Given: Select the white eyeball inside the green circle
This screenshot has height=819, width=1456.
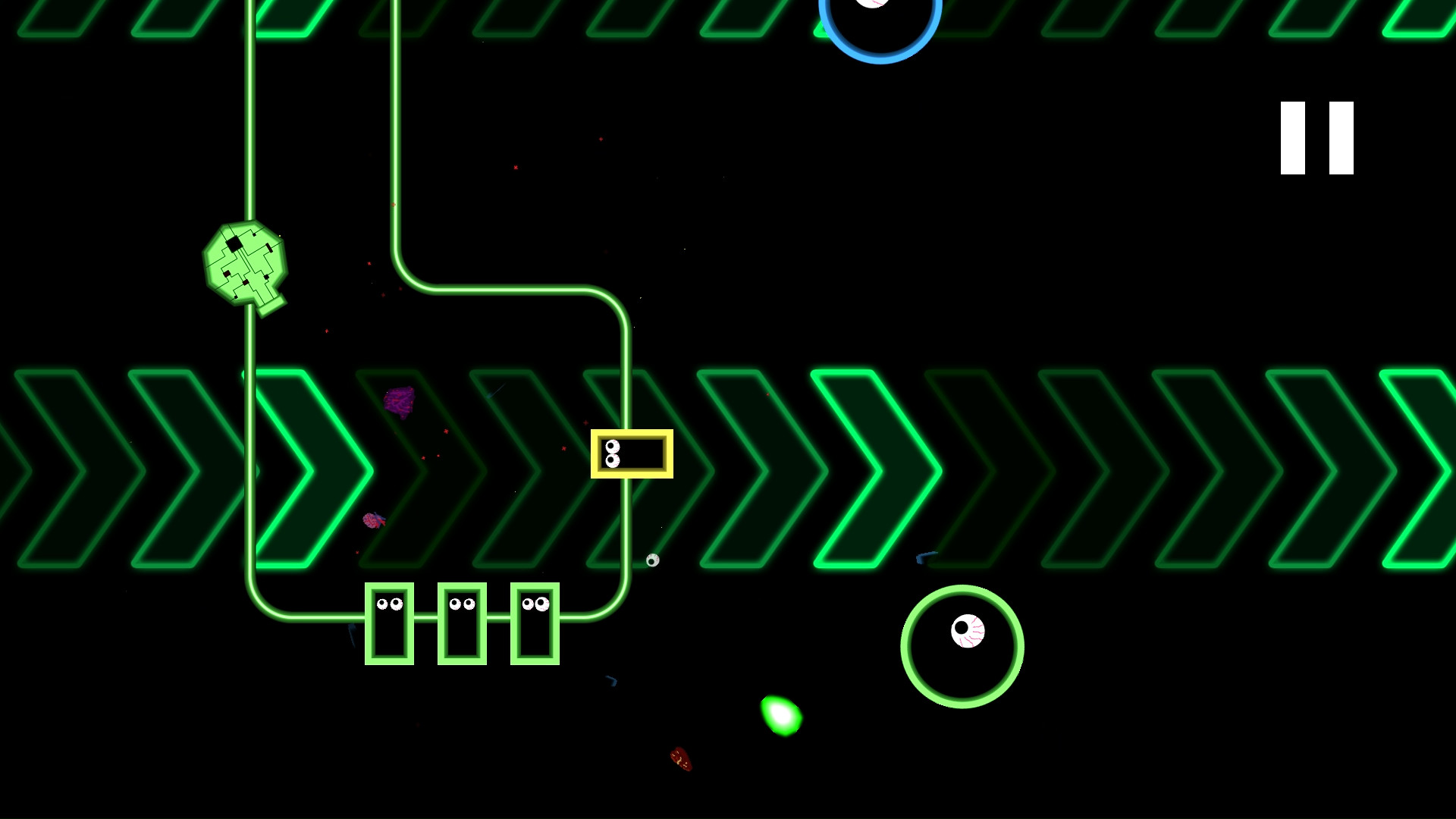Looking at the screenshot, I should pos(968,632).
